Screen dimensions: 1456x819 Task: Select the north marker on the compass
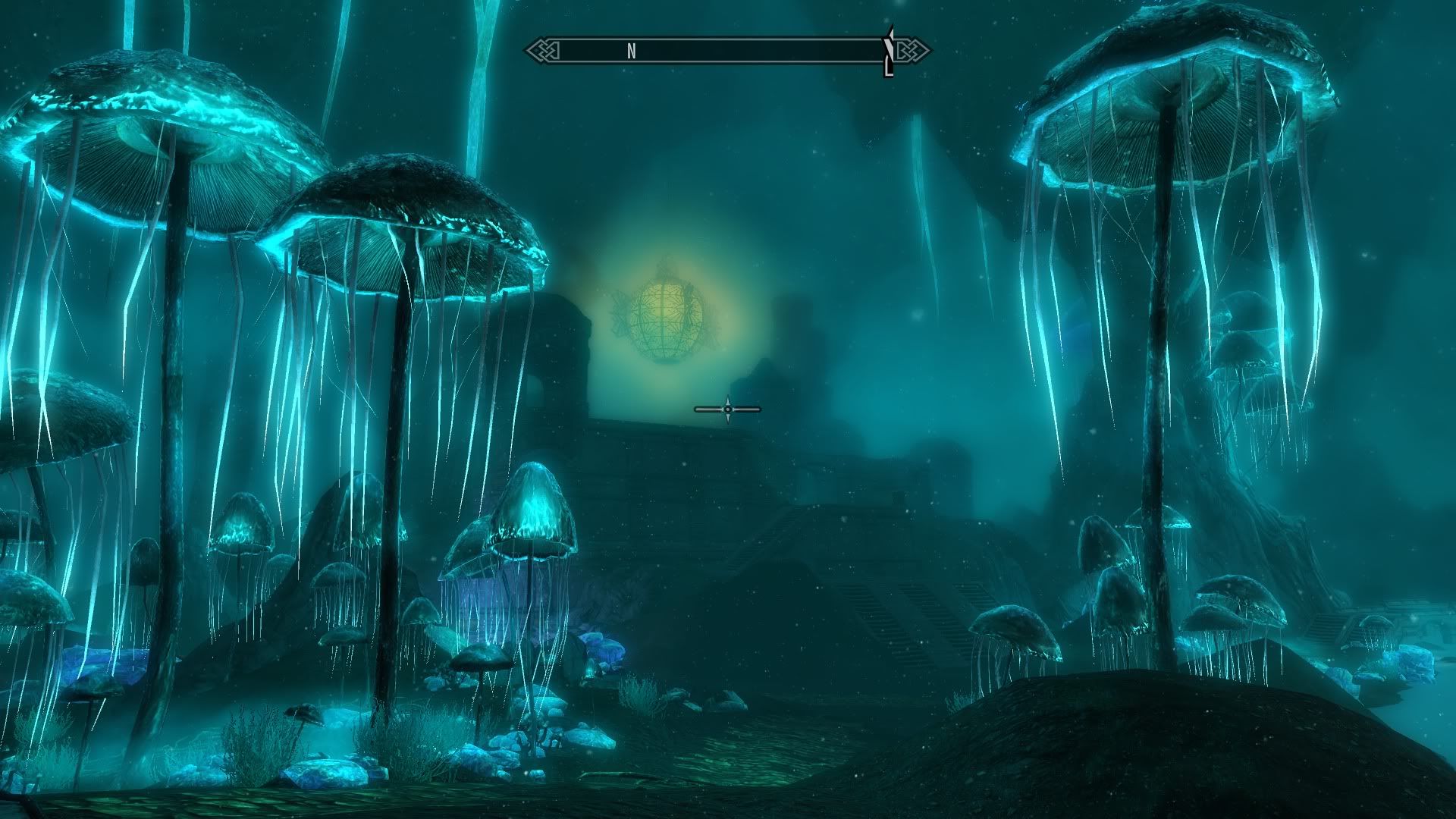[632, 51]
